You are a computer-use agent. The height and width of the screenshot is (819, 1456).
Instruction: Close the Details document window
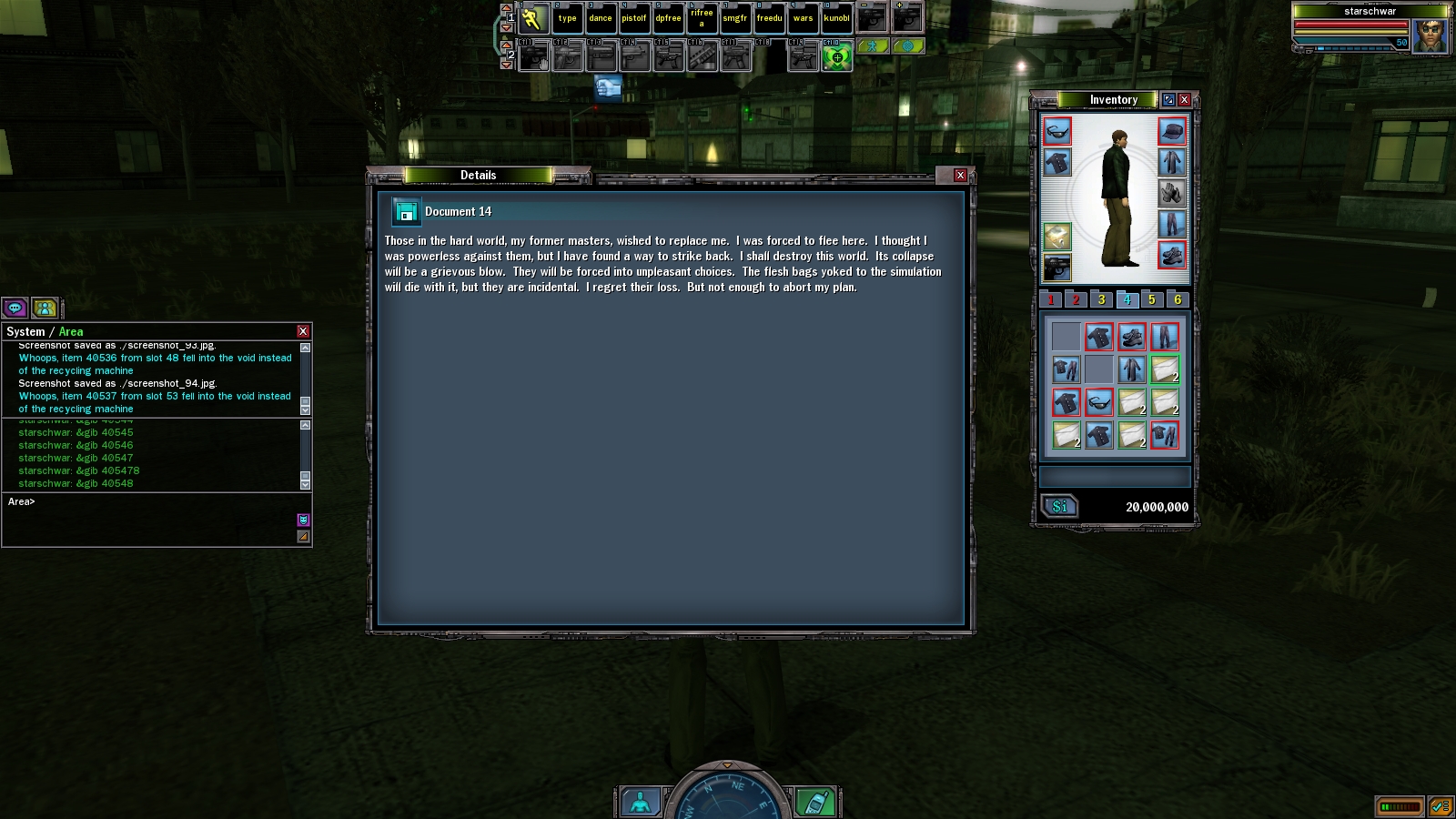pyautogui.click(x=960, y=175)
